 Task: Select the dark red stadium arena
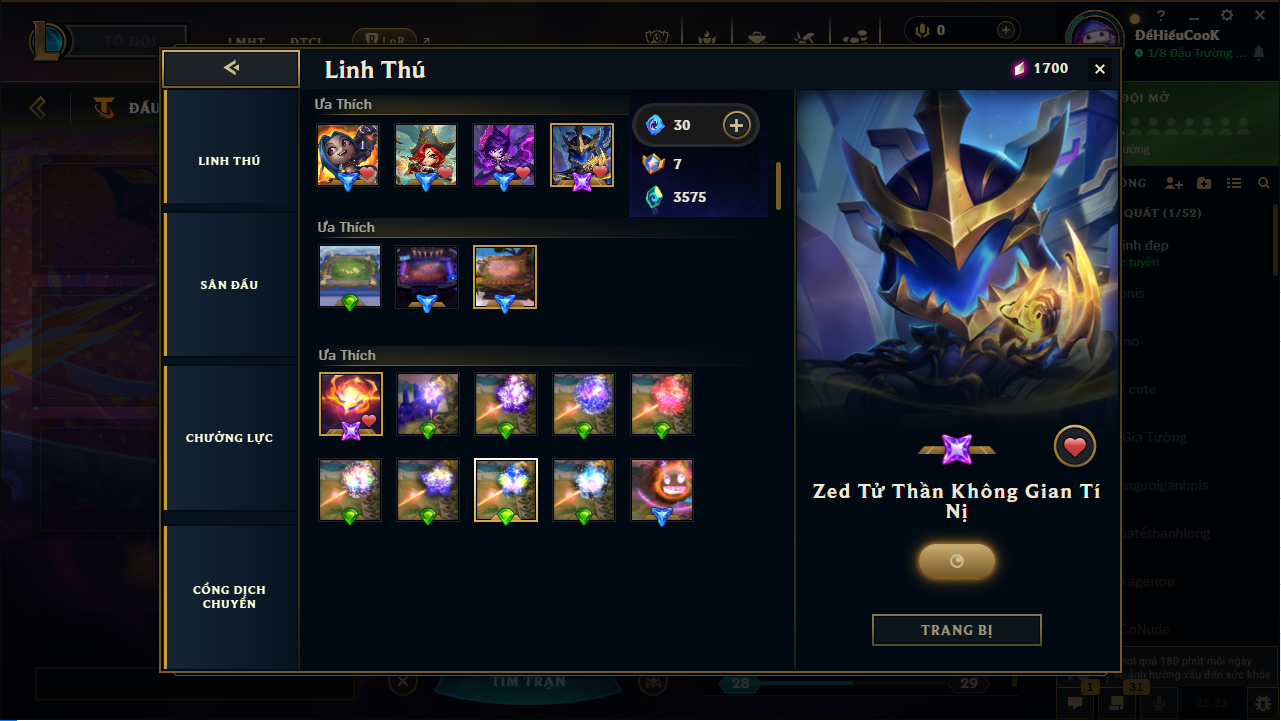[427, 277]
